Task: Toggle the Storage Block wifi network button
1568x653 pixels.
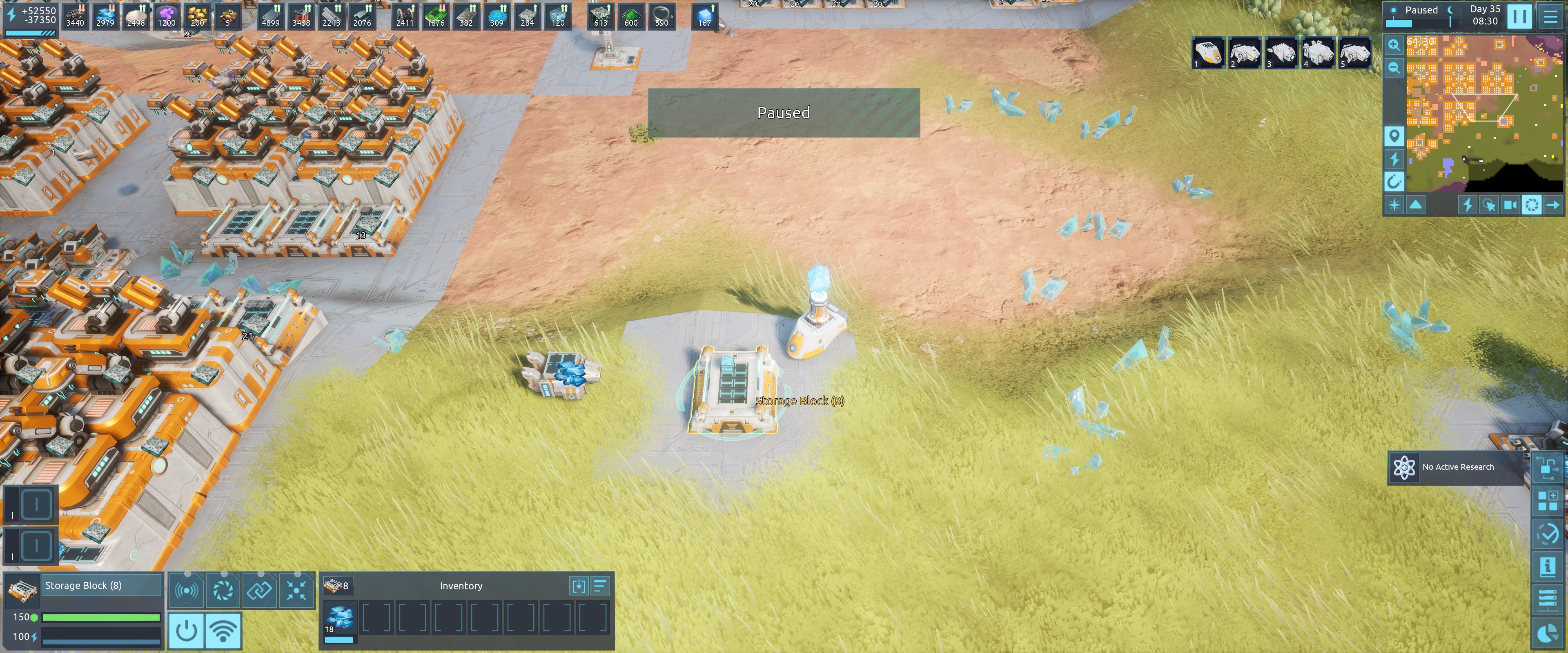Action: pos(223,630)
